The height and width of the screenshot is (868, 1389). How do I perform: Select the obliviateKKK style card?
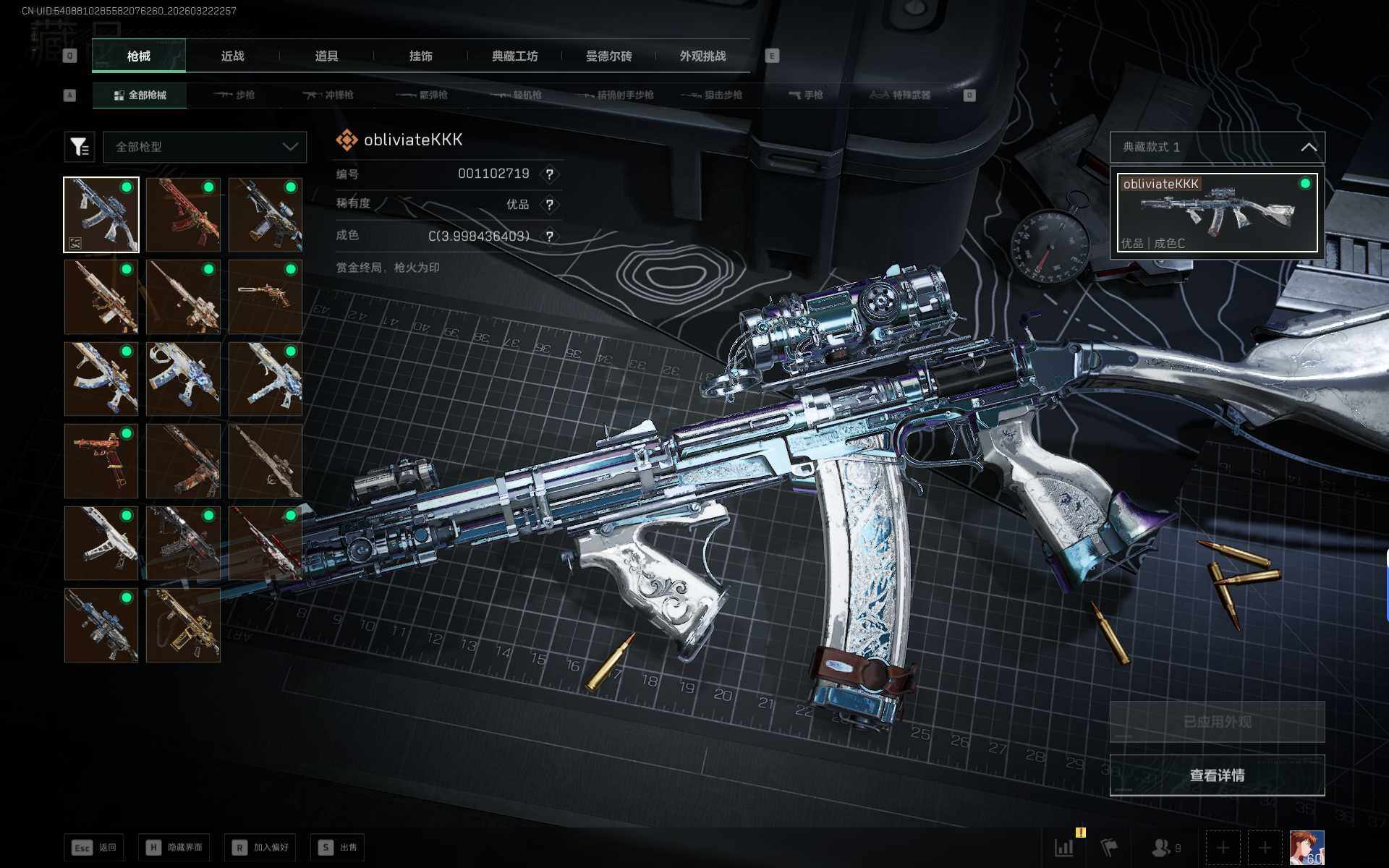(x=1218, y=213)
